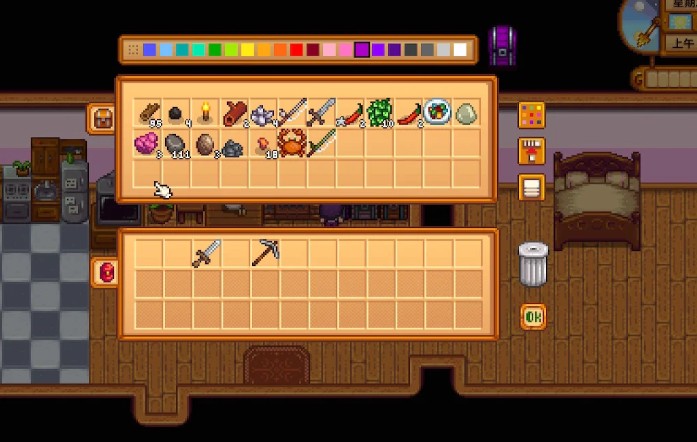Viewport: 697px width, 442px height.
Task: Click the trash can icon
Action: click(533, 264)
